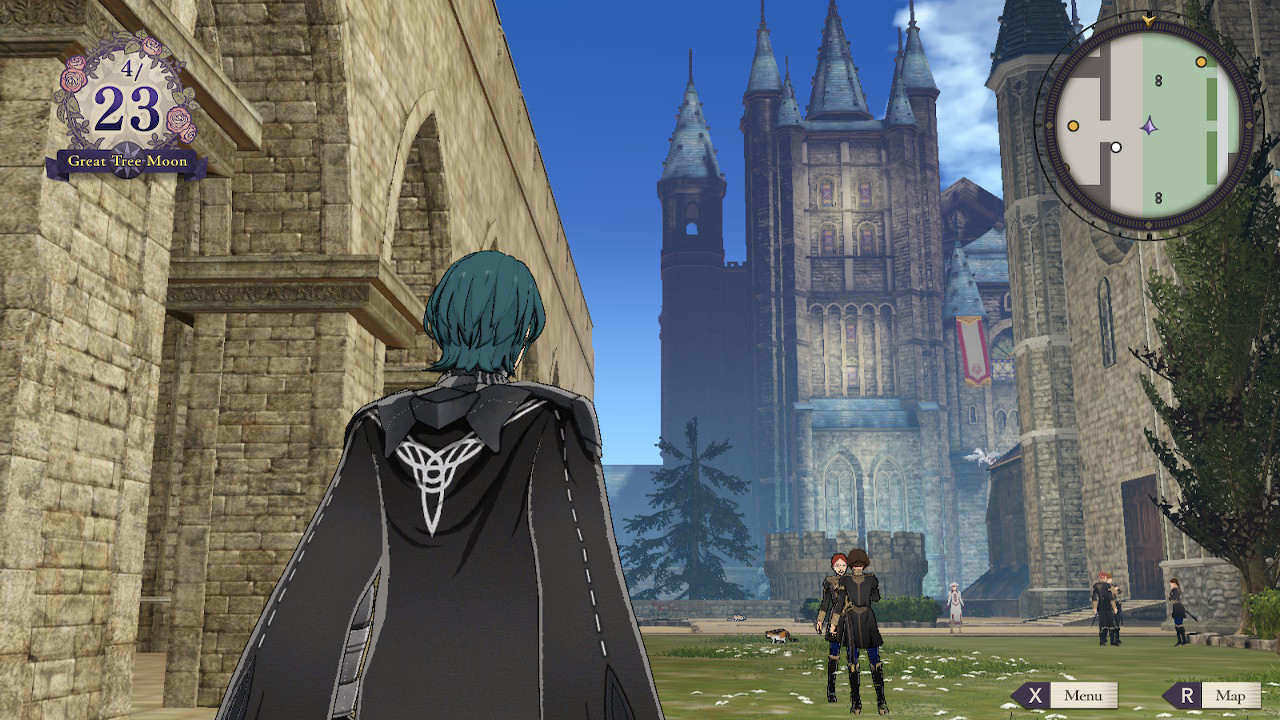Select the yellow objective marker on minimap's left side
This screenshot has height=720, width=1280.
click(x=1073, y=125)
